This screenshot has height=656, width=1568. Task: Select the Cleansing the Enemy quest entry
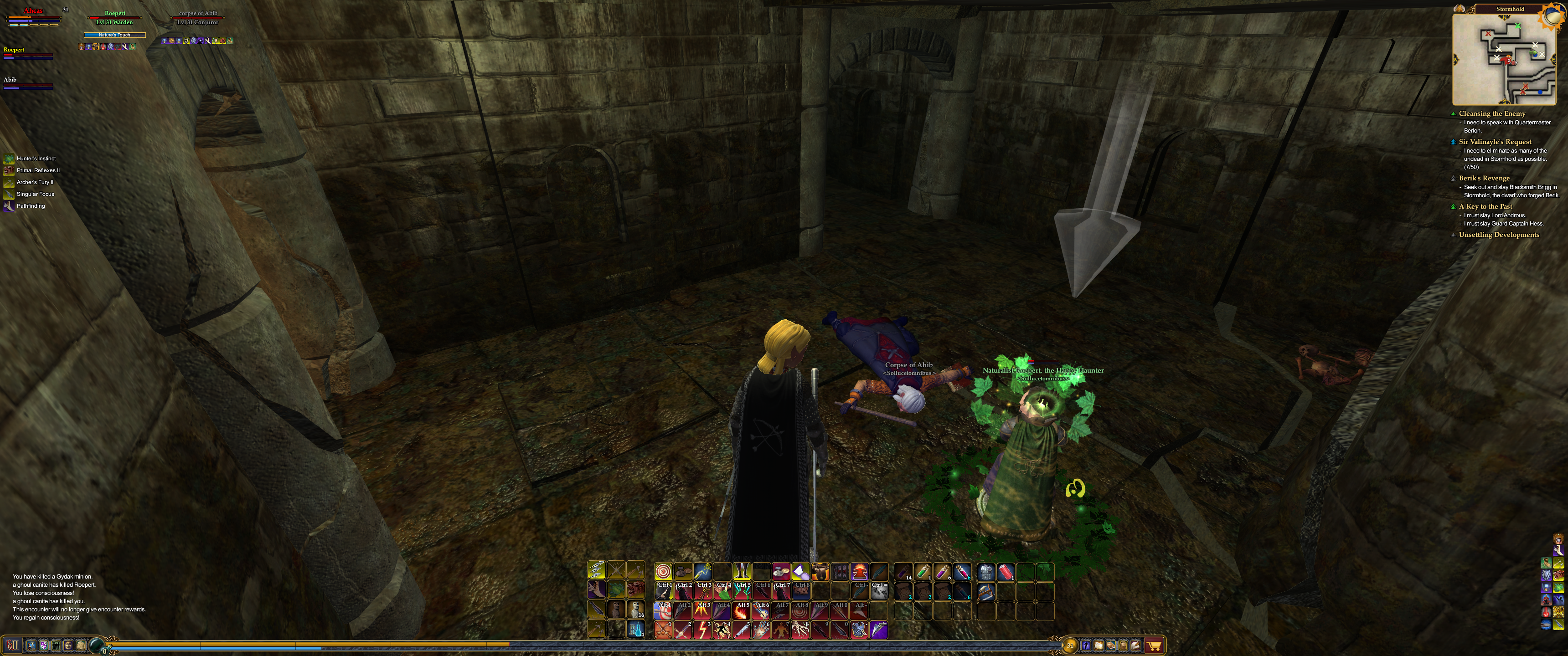pos(1491,114)
